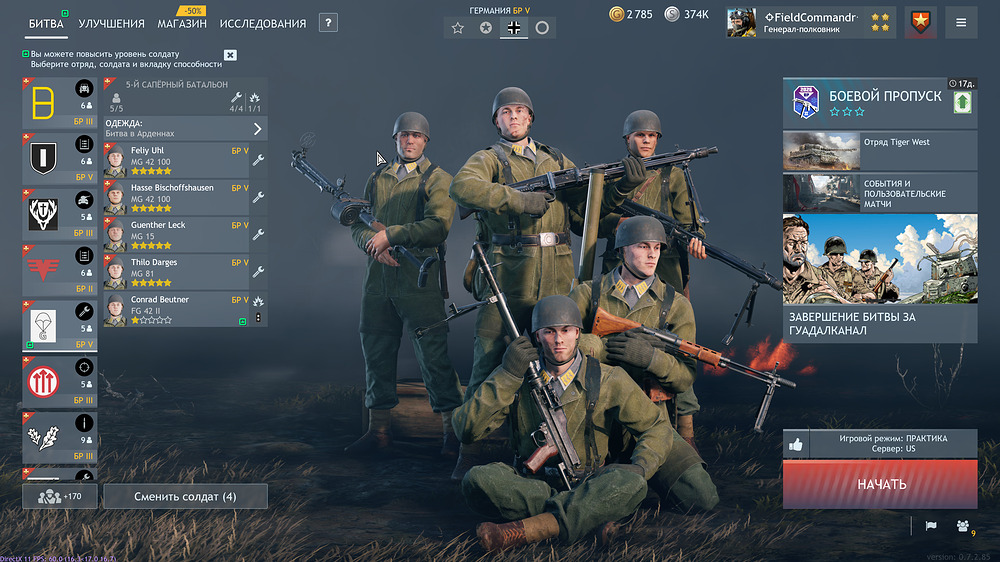This screenshot has width=1000, height=562.
Task: Open FieldCommandr player profile
Action: [x=810, y=22]
